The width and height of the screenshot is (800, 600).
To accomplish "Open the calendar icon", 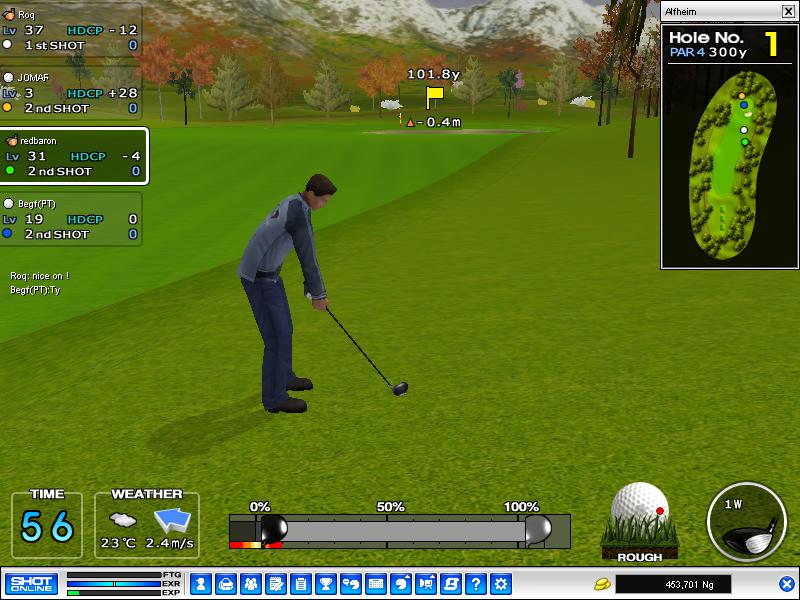I will point(376,584).
